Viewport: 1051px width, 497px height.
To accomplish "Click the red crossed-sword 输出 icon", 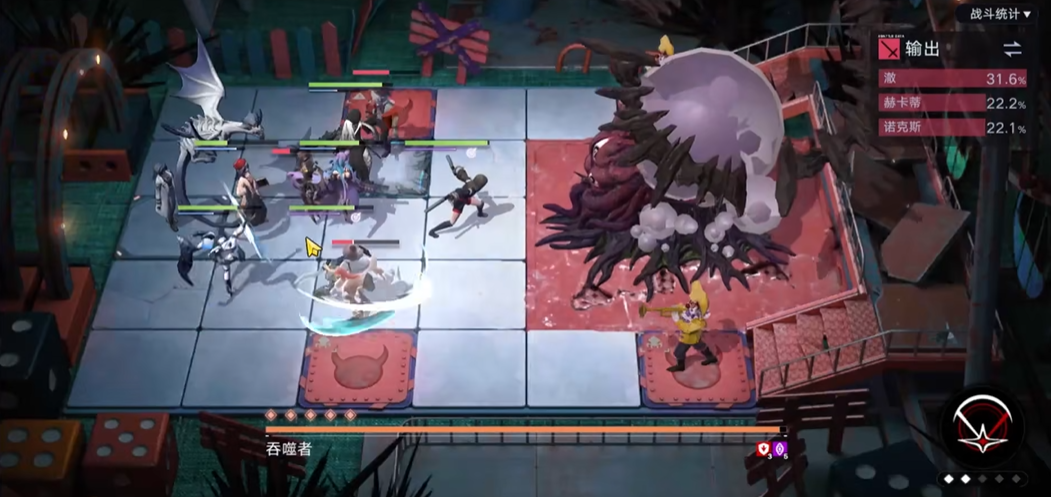I will tap(889, 49).
